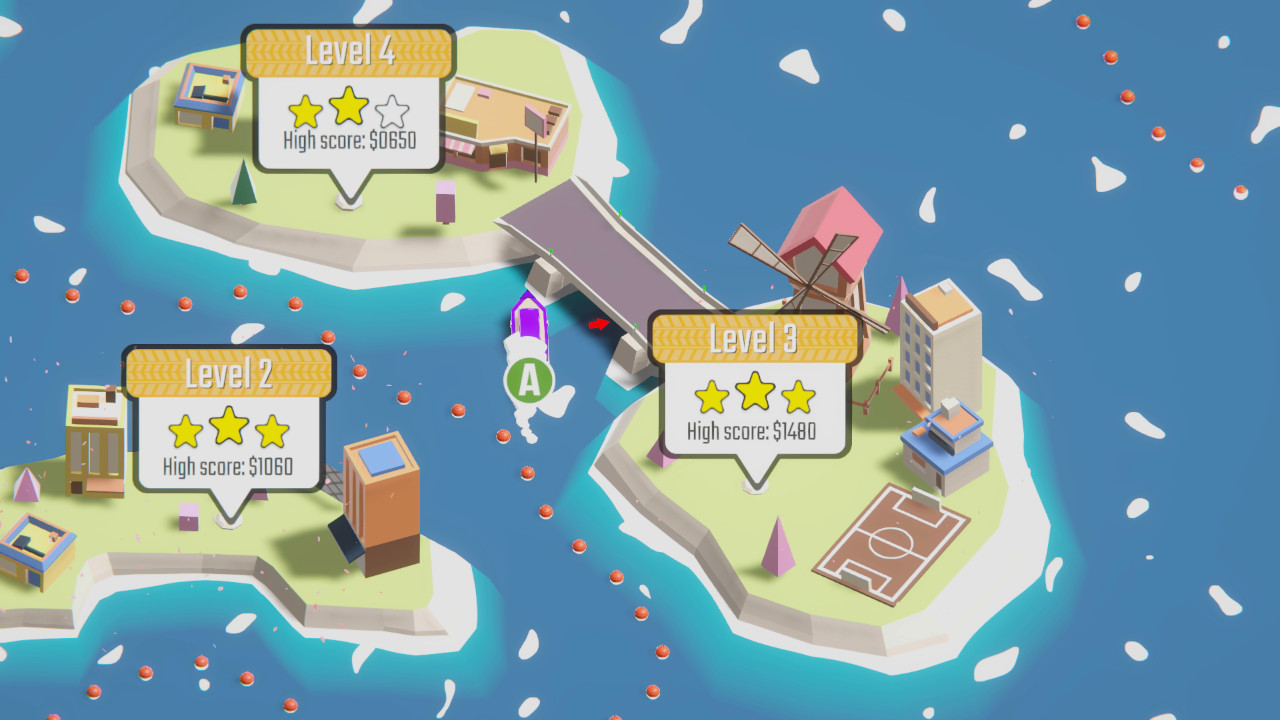Click the High score $1480 text
This screenshot has width=1280, height=720.
pos(751,432)
